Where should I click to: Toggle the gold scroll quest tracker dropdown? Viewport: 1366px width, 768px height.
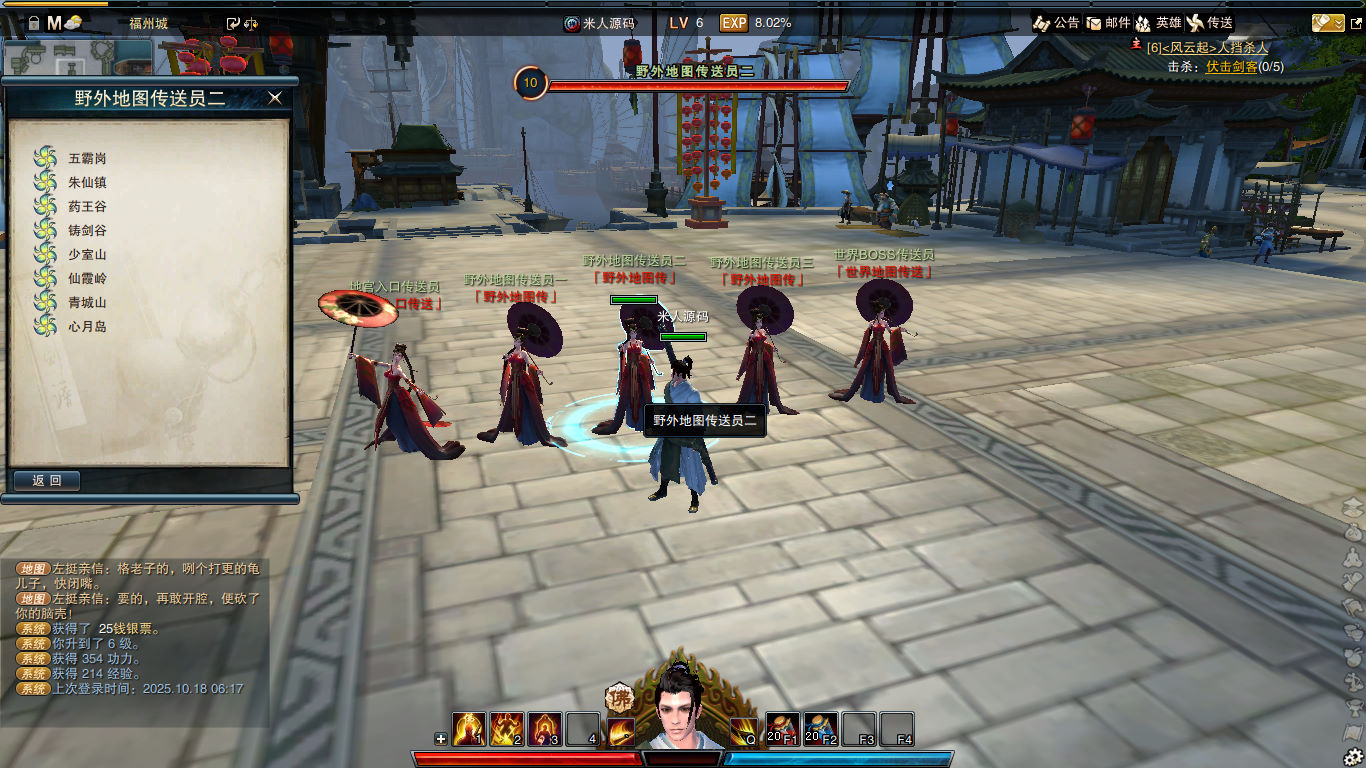1328,22
